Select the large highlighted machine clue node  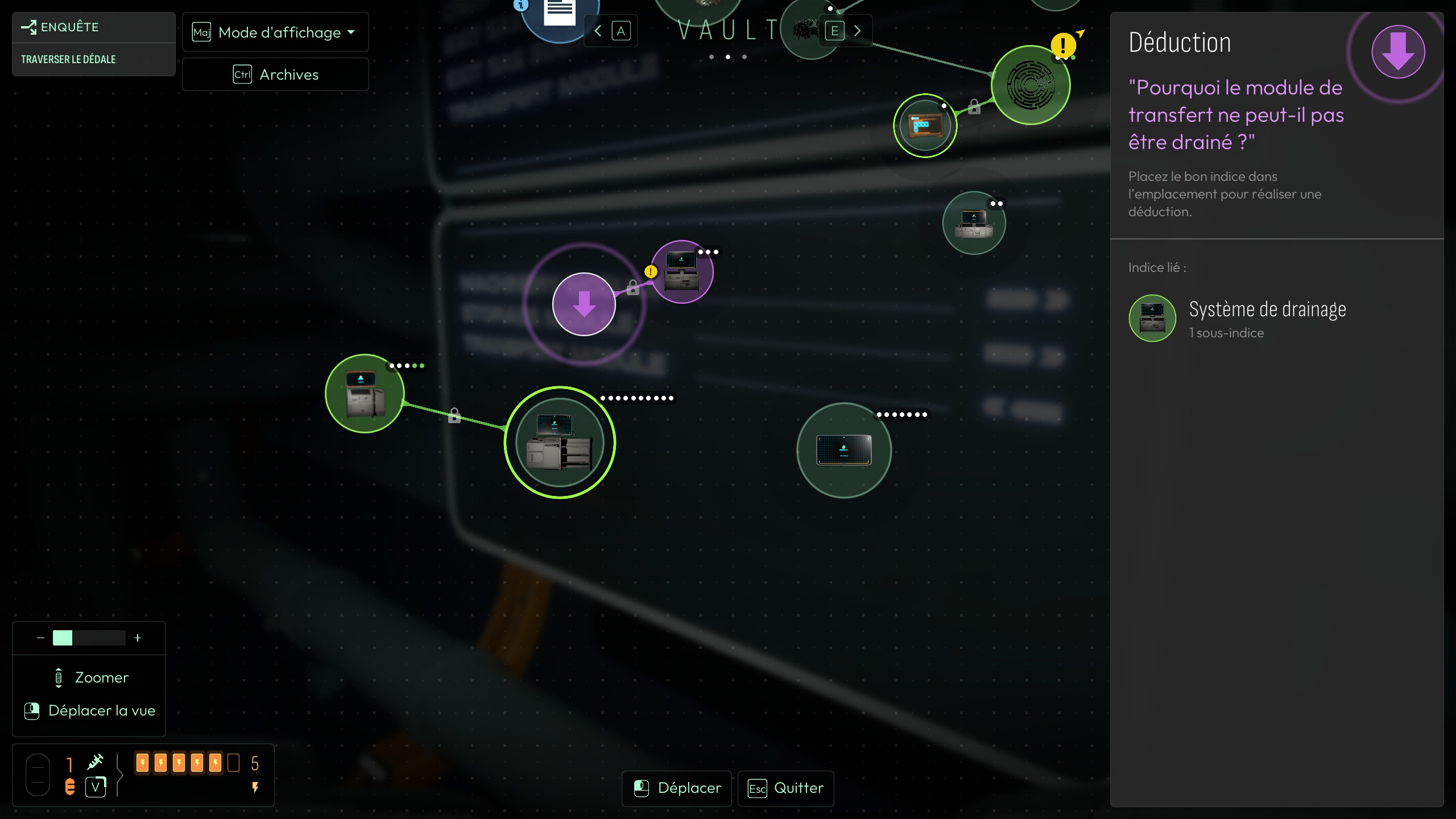click(560, 442)
